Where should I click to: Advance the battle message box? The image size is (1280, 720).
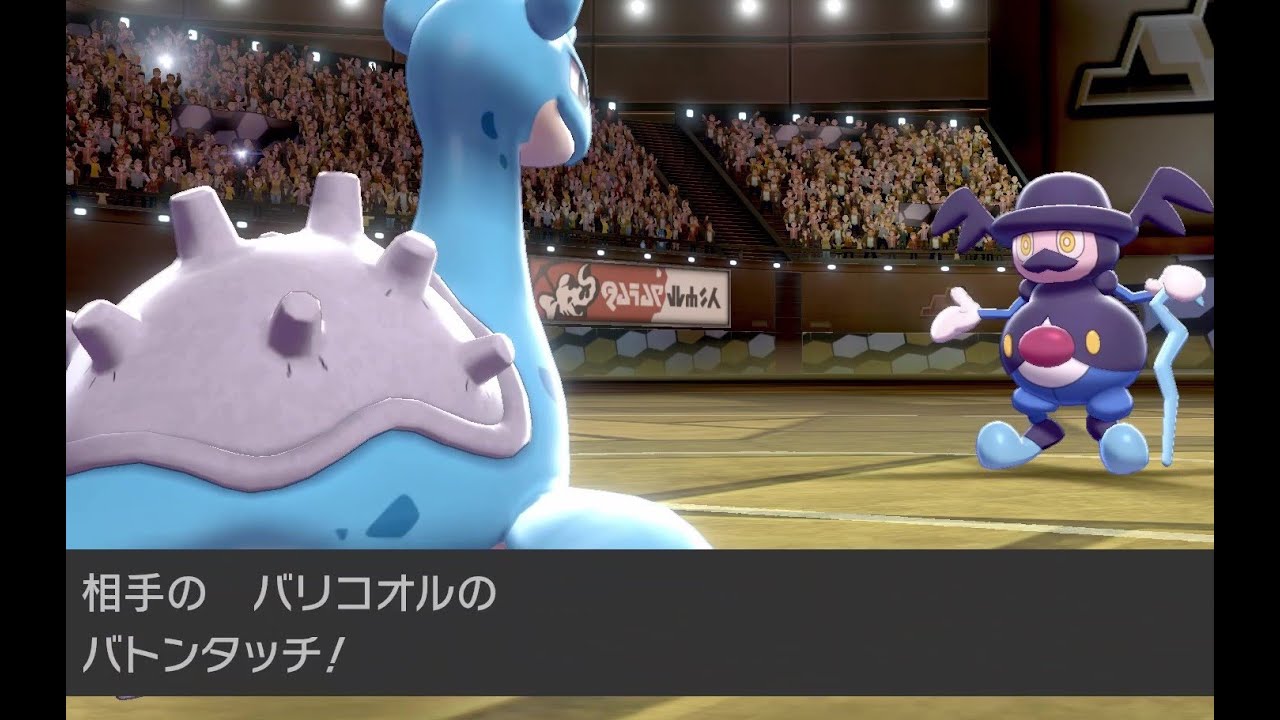pos(640,620)
